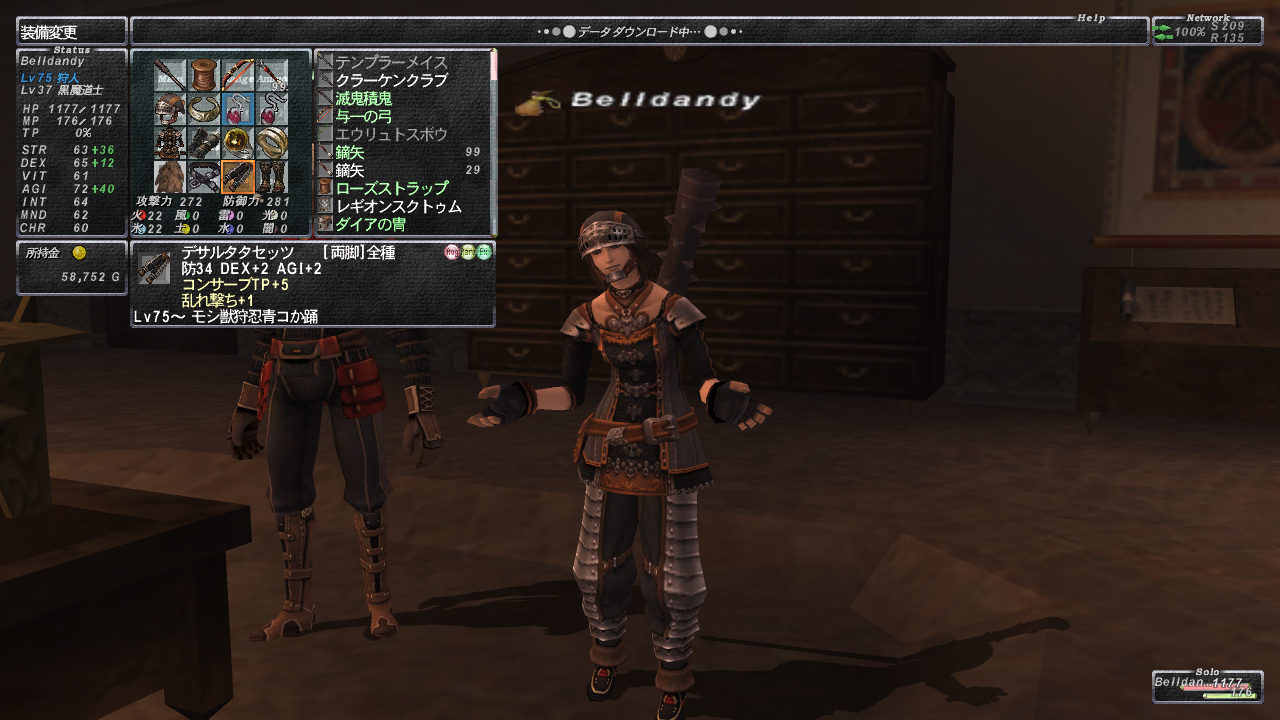The height and width of the screenshot is (720, 1280).
Task: Choose レギオンスクトゥム in the item list
Action: coord(399,206)
